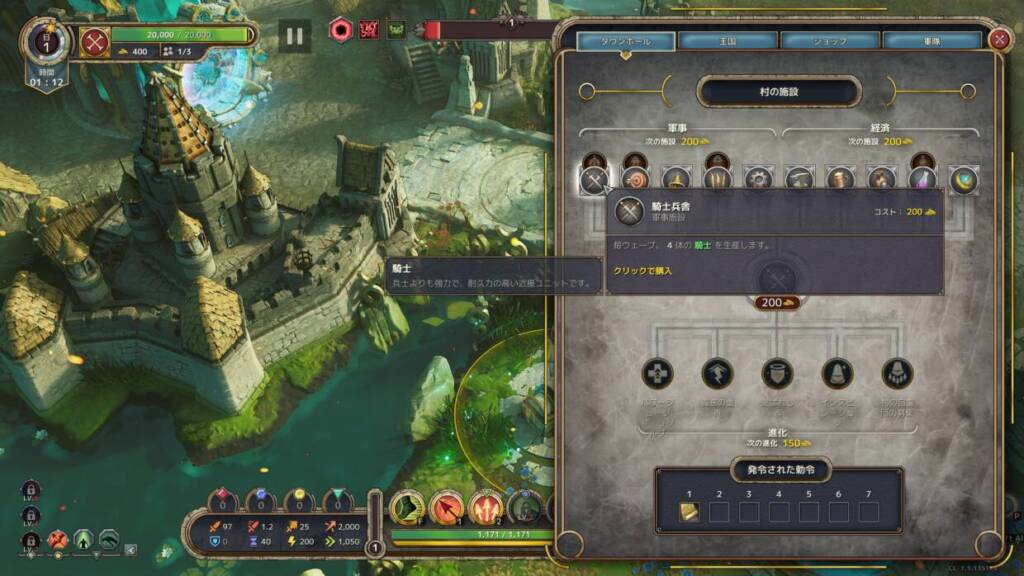Choose the lightning bolt evolution node

(717, 374)
